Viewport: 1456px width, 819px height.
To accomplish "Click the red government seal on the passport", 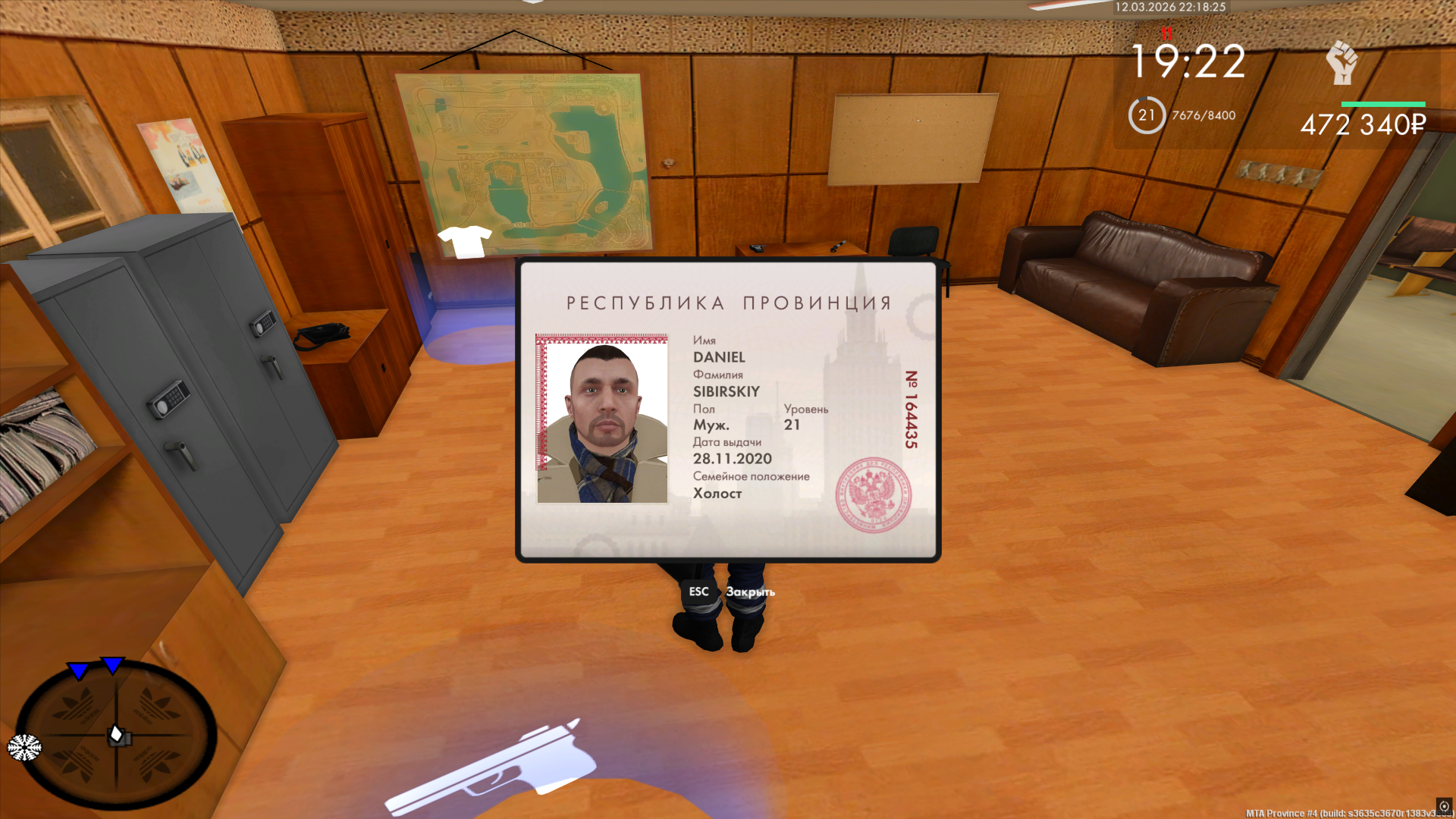I will point(873,495).
